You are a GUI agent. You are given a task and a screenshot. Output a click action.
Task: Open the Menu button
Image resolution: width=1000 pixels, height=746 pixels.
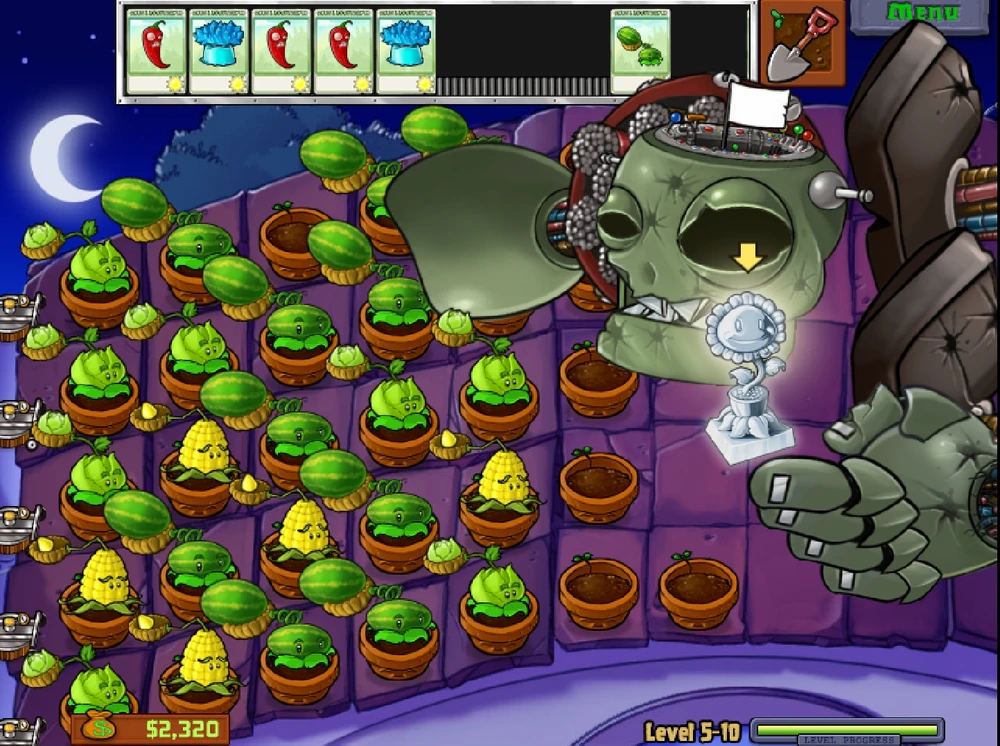[923, 14]
